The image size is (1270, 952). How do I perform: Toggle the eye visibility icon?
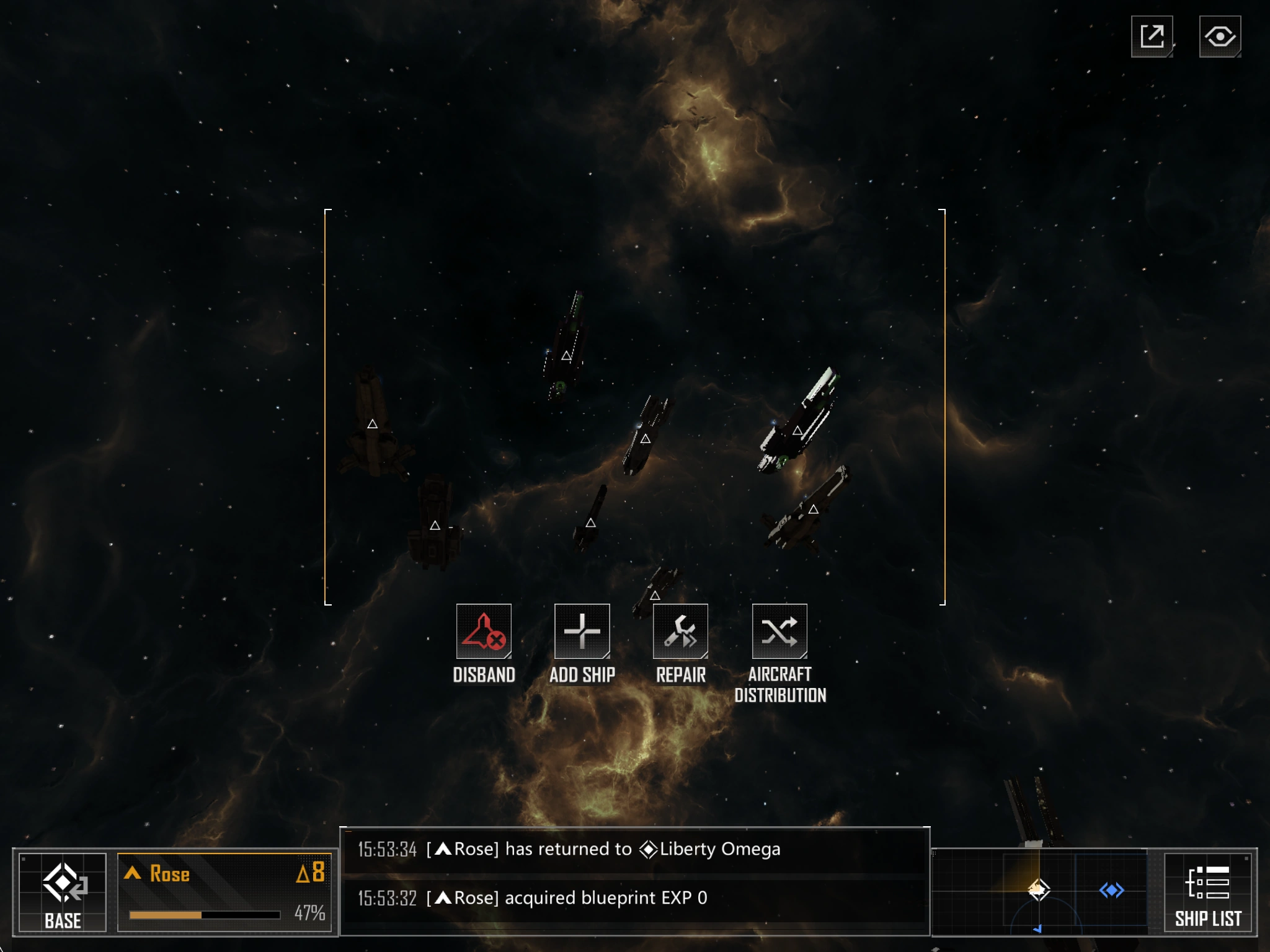tap(1220, 37)
